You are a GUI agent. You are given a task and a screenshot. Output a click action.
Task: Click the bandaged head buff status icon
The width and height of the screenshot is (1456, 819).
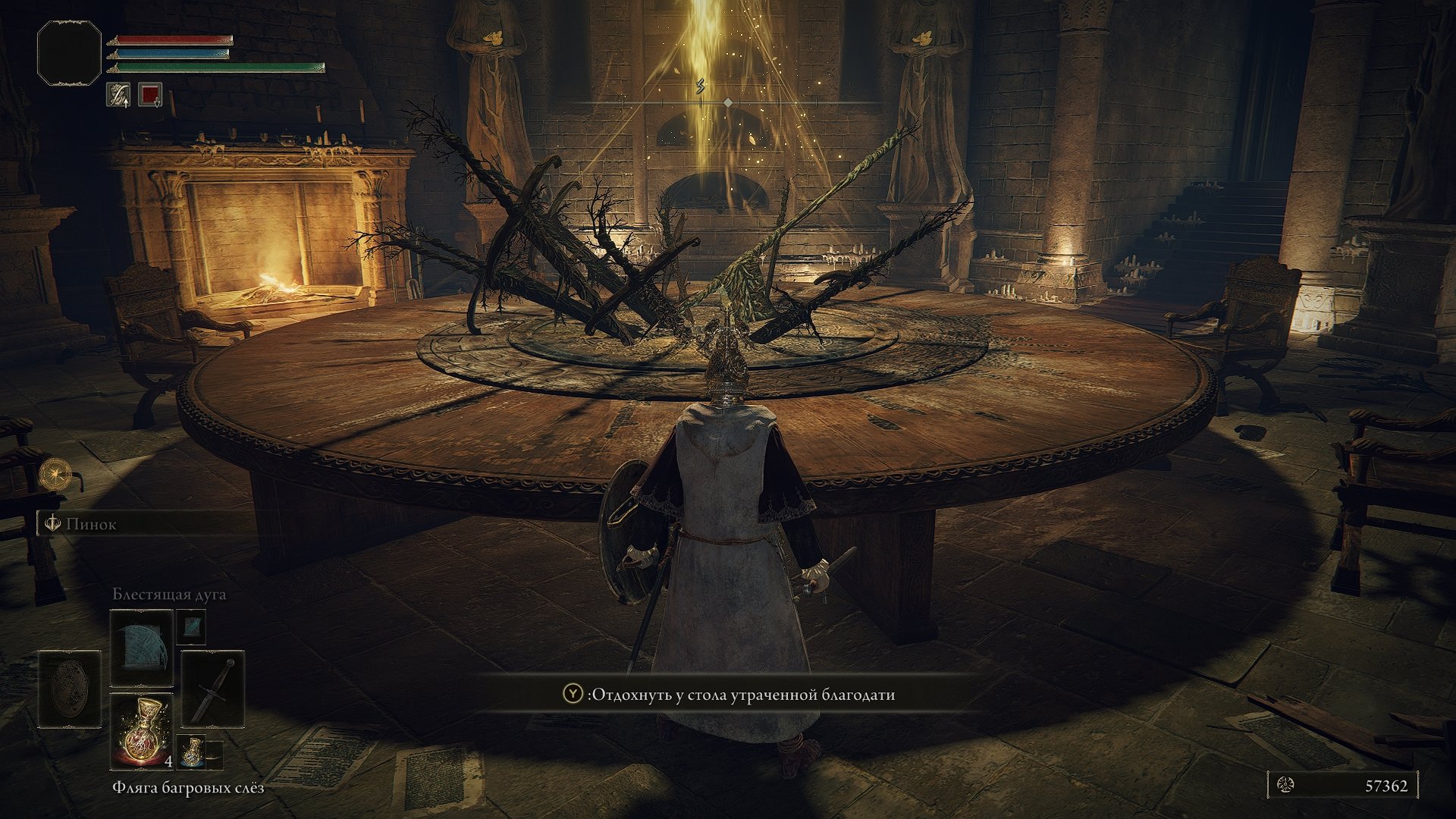[x=118, y=95]
